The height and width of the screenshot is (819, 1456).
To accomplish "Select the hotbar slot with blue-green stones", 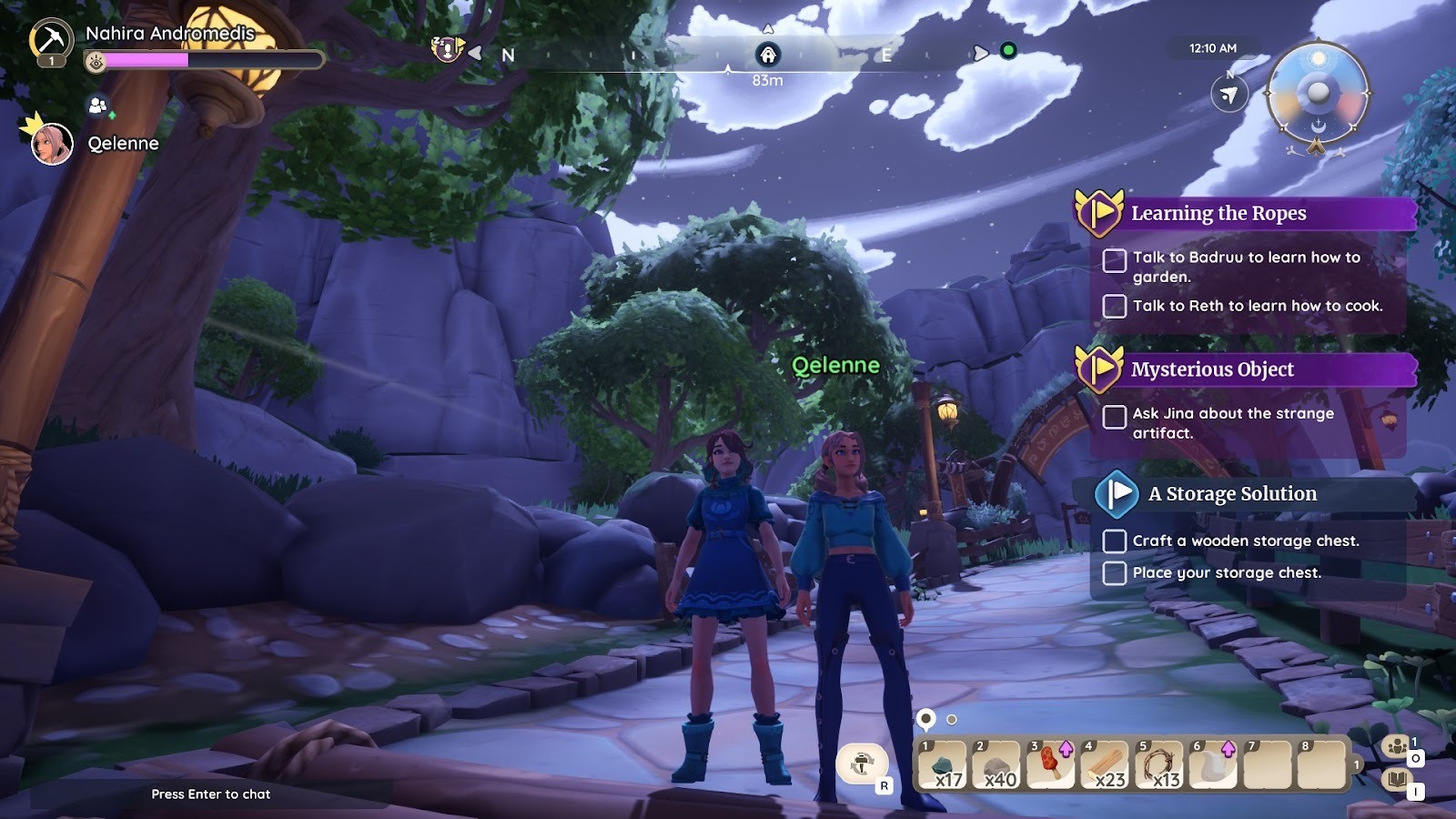I will 943,764.
